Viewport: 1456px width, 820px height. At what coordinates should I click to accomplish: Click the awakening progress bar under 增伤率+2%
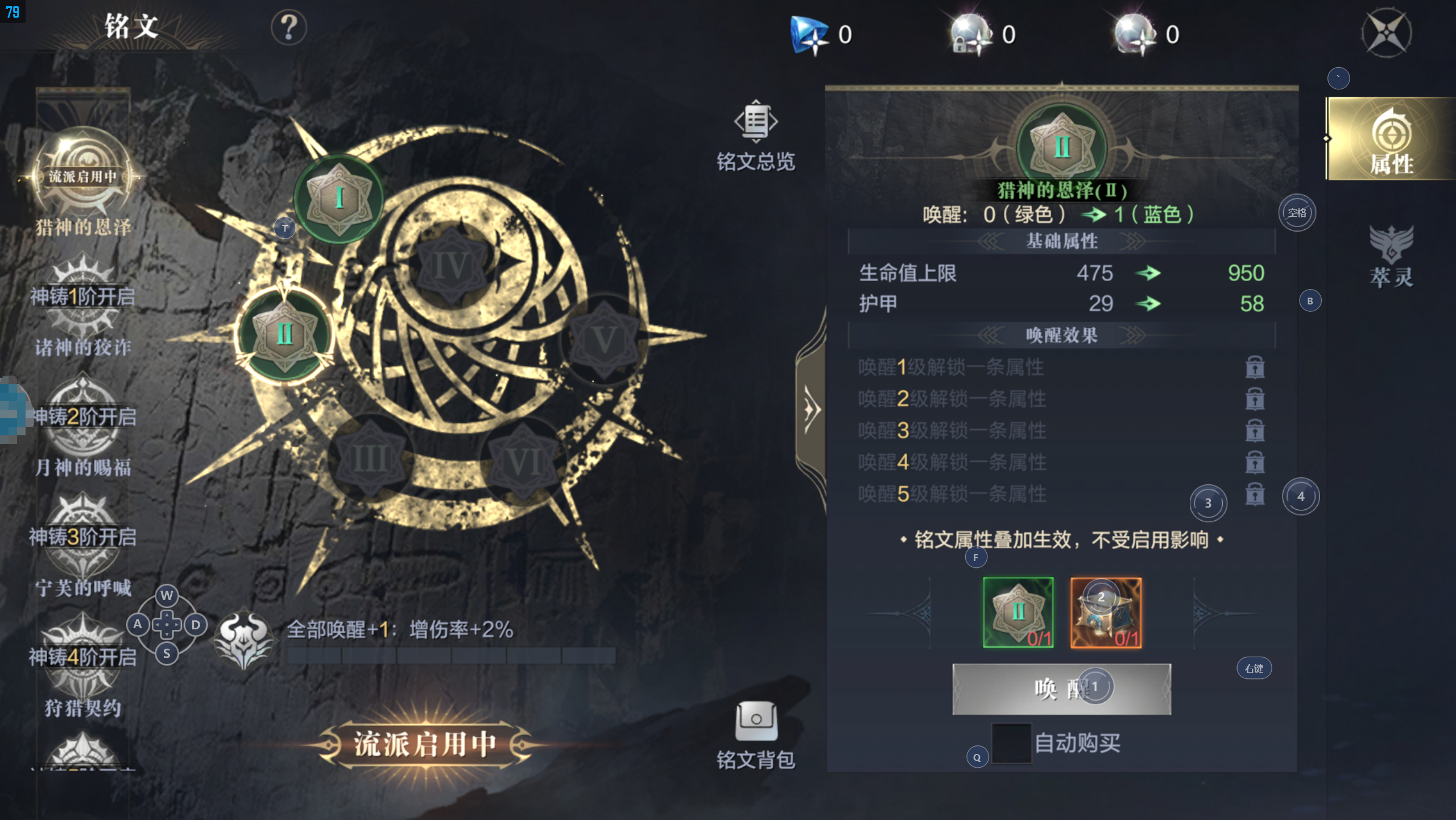[x=452, y=654]
